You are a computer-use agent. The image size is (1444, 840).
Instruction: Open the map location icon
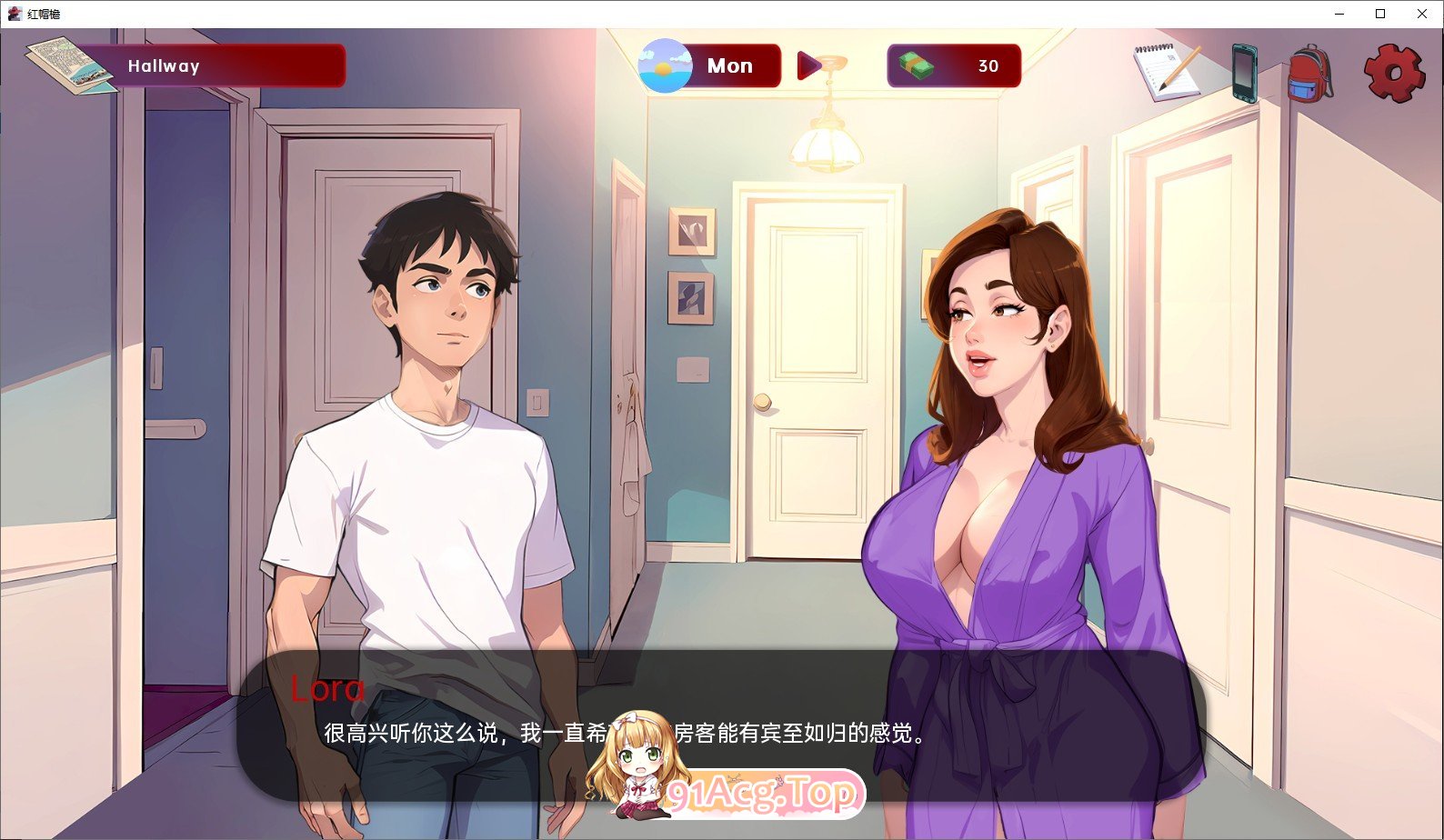[x=68, y=64]
